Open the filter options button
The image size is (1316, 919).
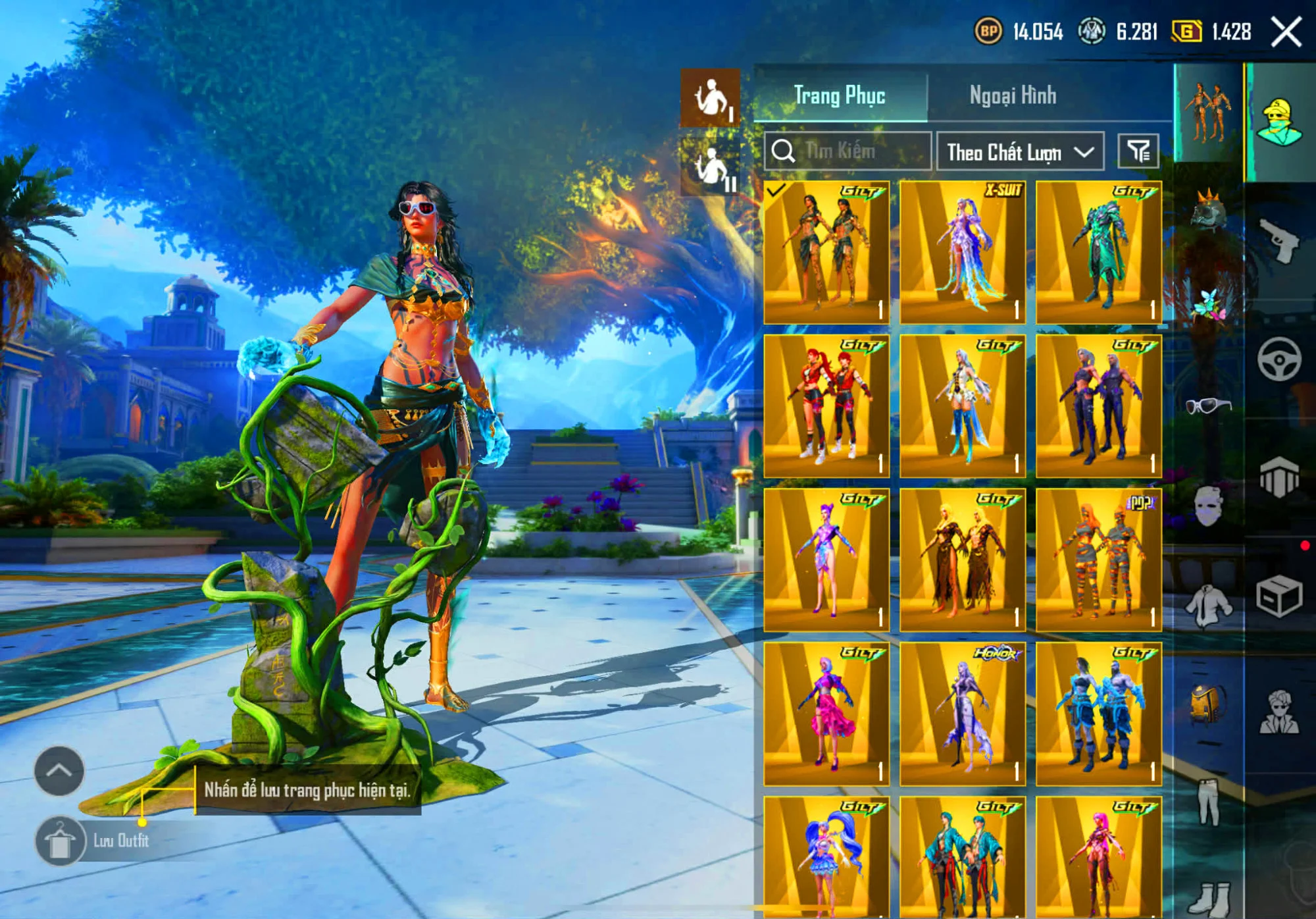1138,151
